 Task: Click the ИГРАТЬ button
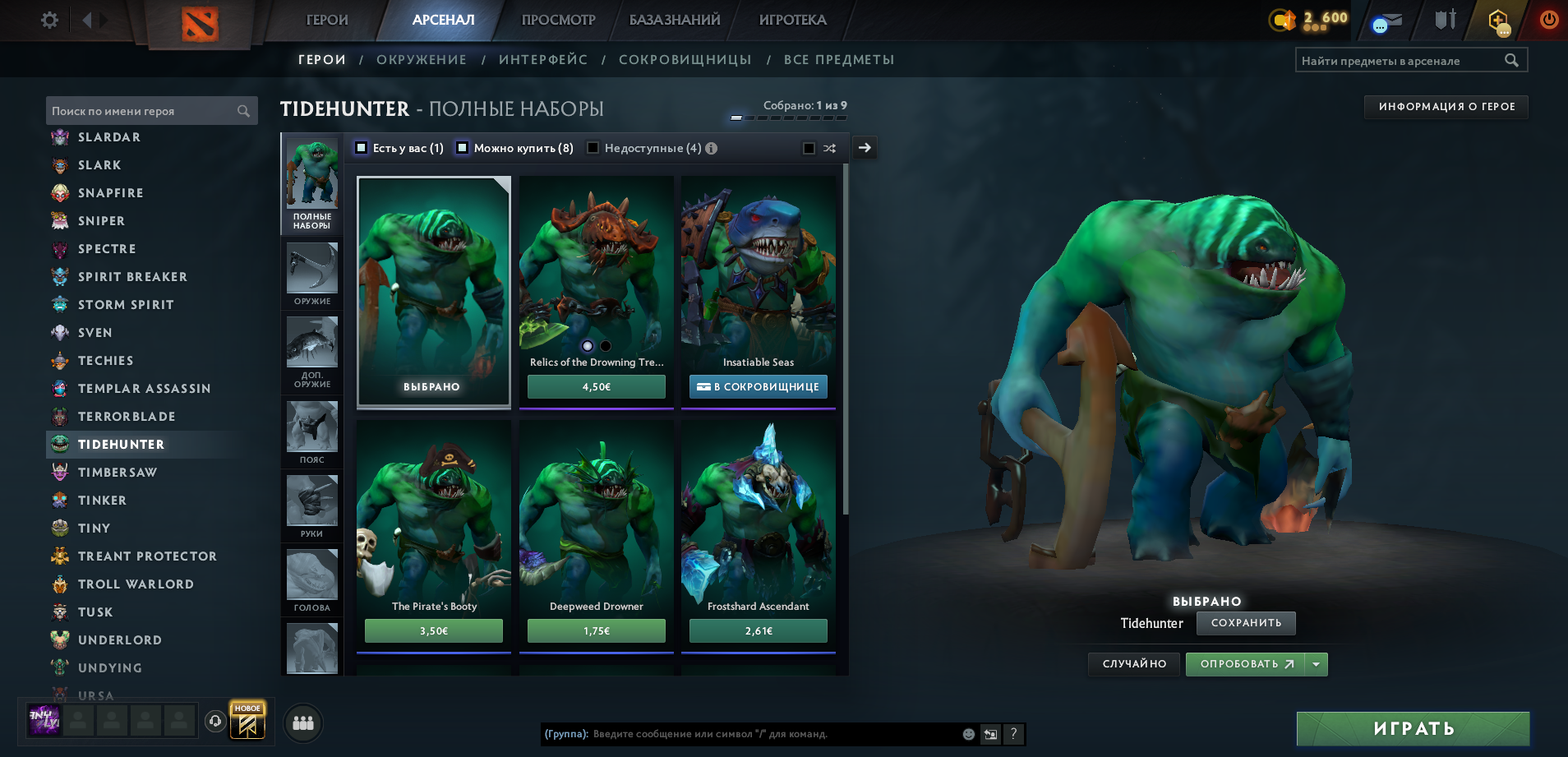1413,728
